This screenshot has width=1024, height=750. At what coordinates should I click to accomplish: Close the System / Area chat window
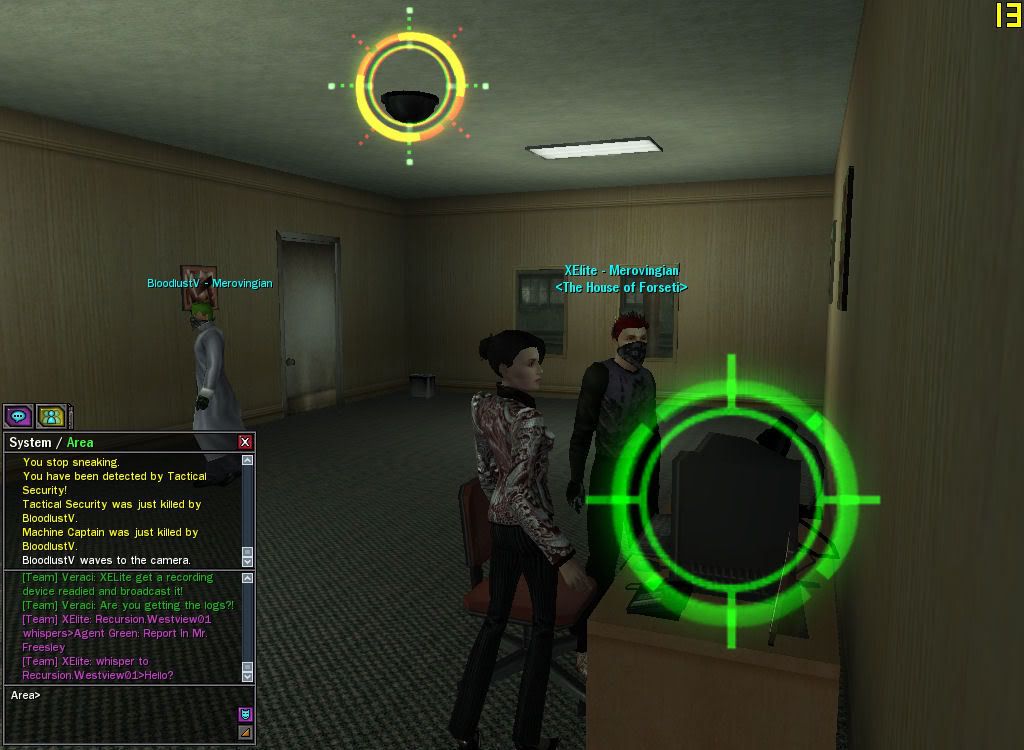coord(245,442)
